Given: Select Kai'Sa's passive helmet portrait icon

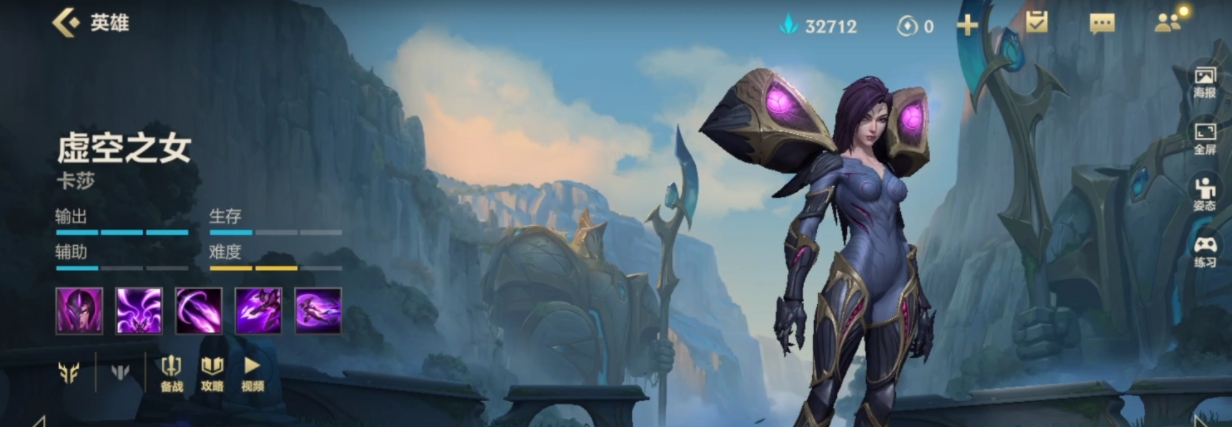Looking at the screenshot, I should coord(79,310).
